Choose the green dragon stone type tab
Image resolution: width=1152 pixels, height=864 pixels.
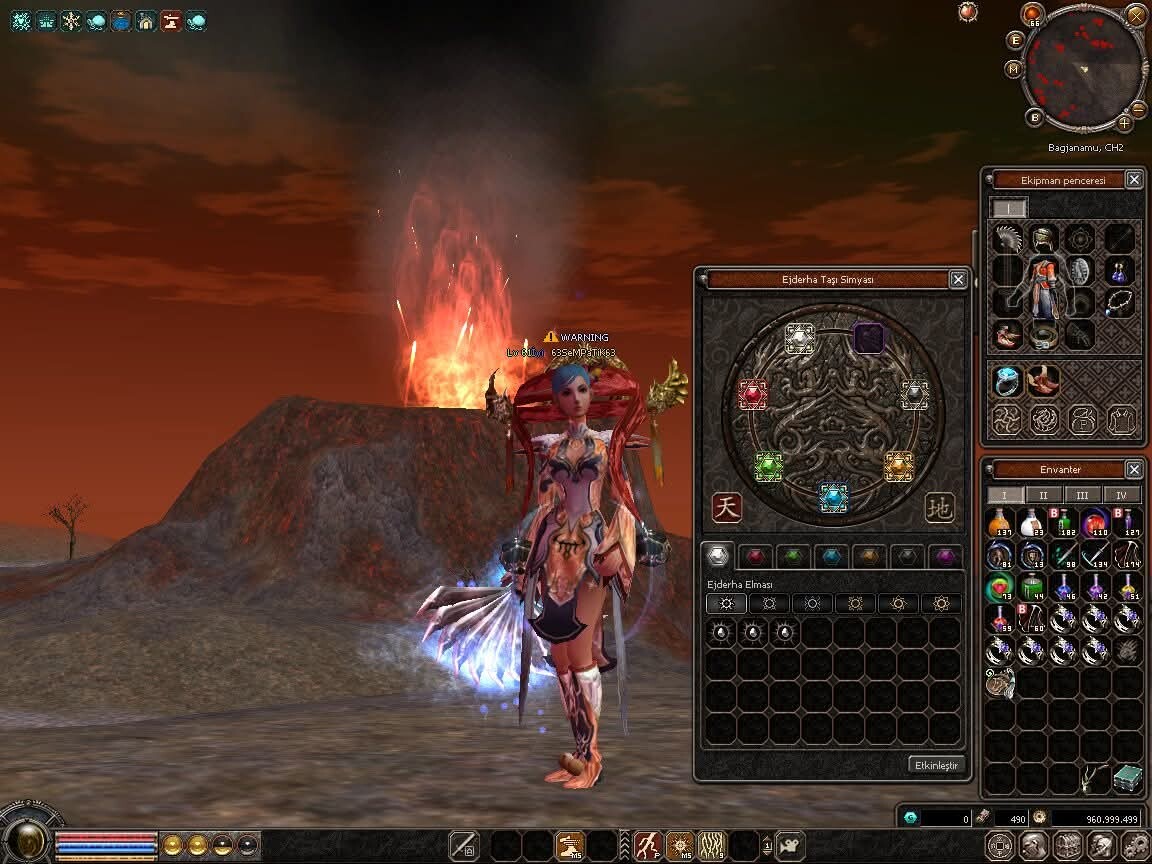click(792, 556)
